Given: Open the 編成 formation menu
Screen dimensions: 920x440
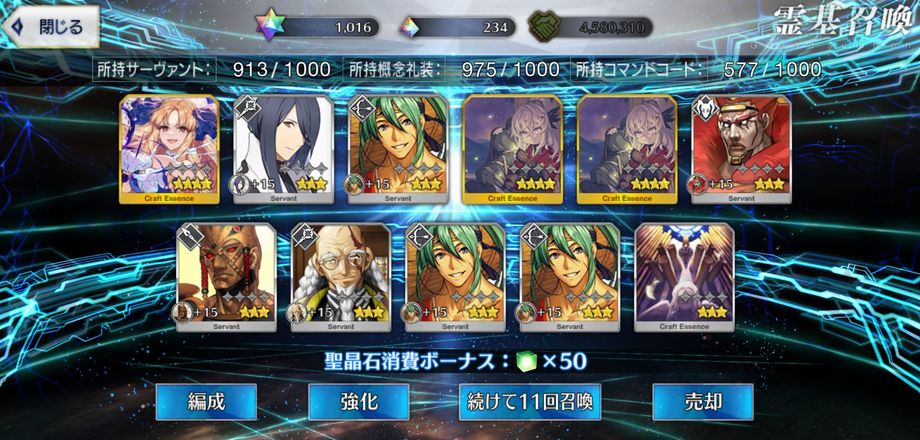Looking at the screenshot, I should coord(206,402).
